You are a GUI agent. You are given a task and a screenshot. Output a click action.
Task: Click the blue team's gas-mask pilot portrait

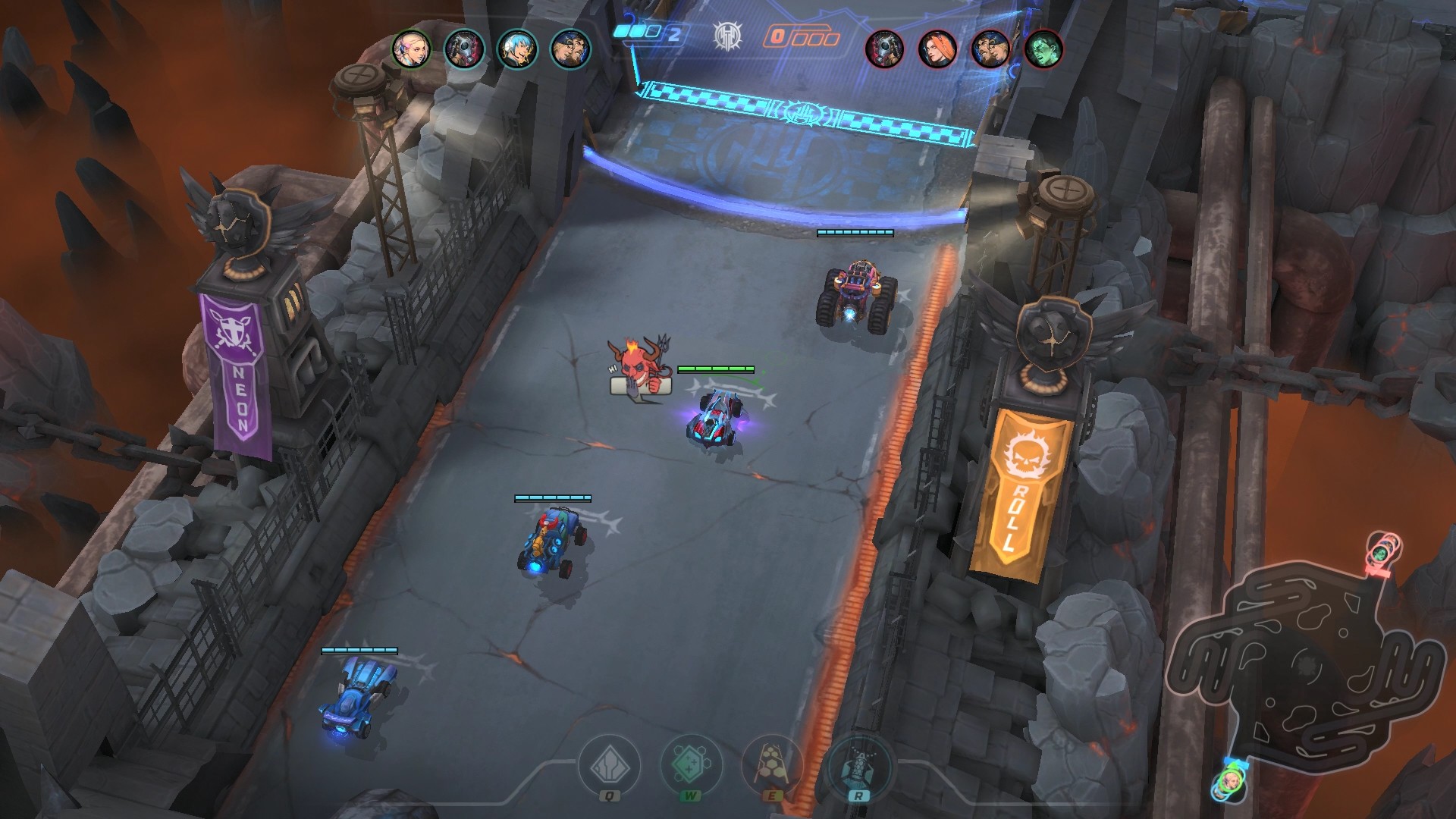tap(464, 49)
